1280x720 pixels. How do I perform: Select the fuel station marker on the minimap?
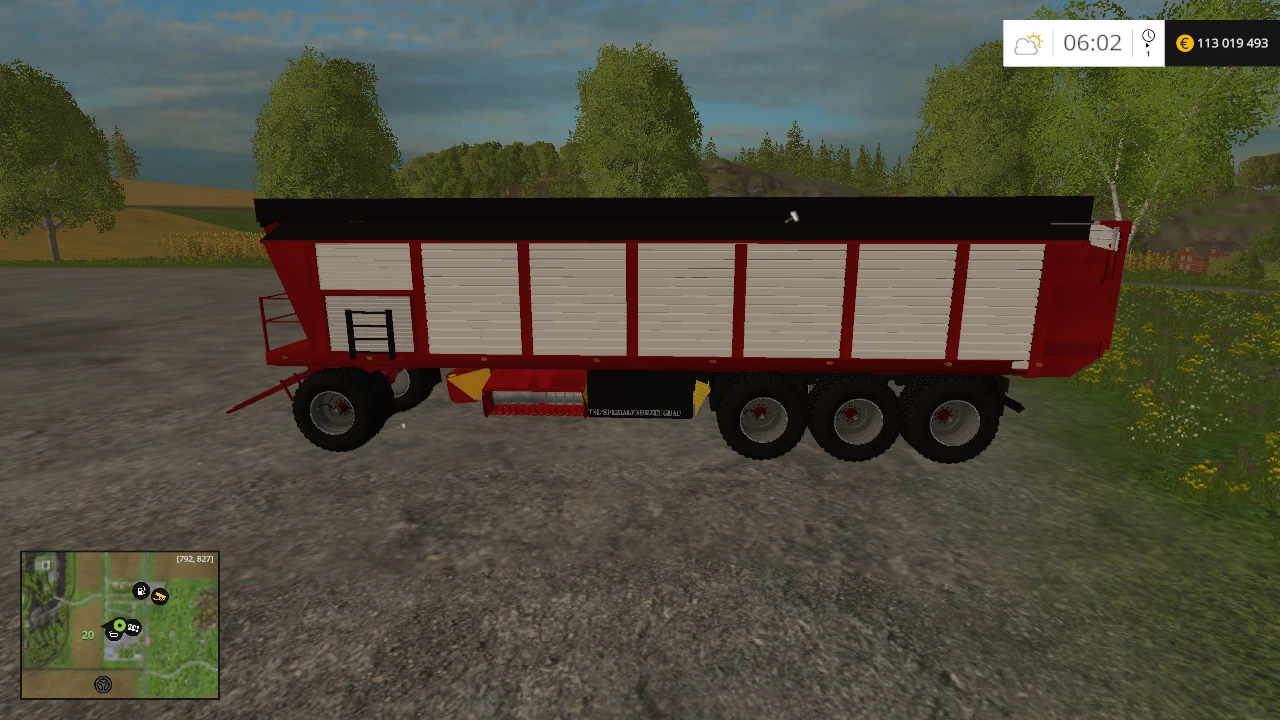click(142, 591)
